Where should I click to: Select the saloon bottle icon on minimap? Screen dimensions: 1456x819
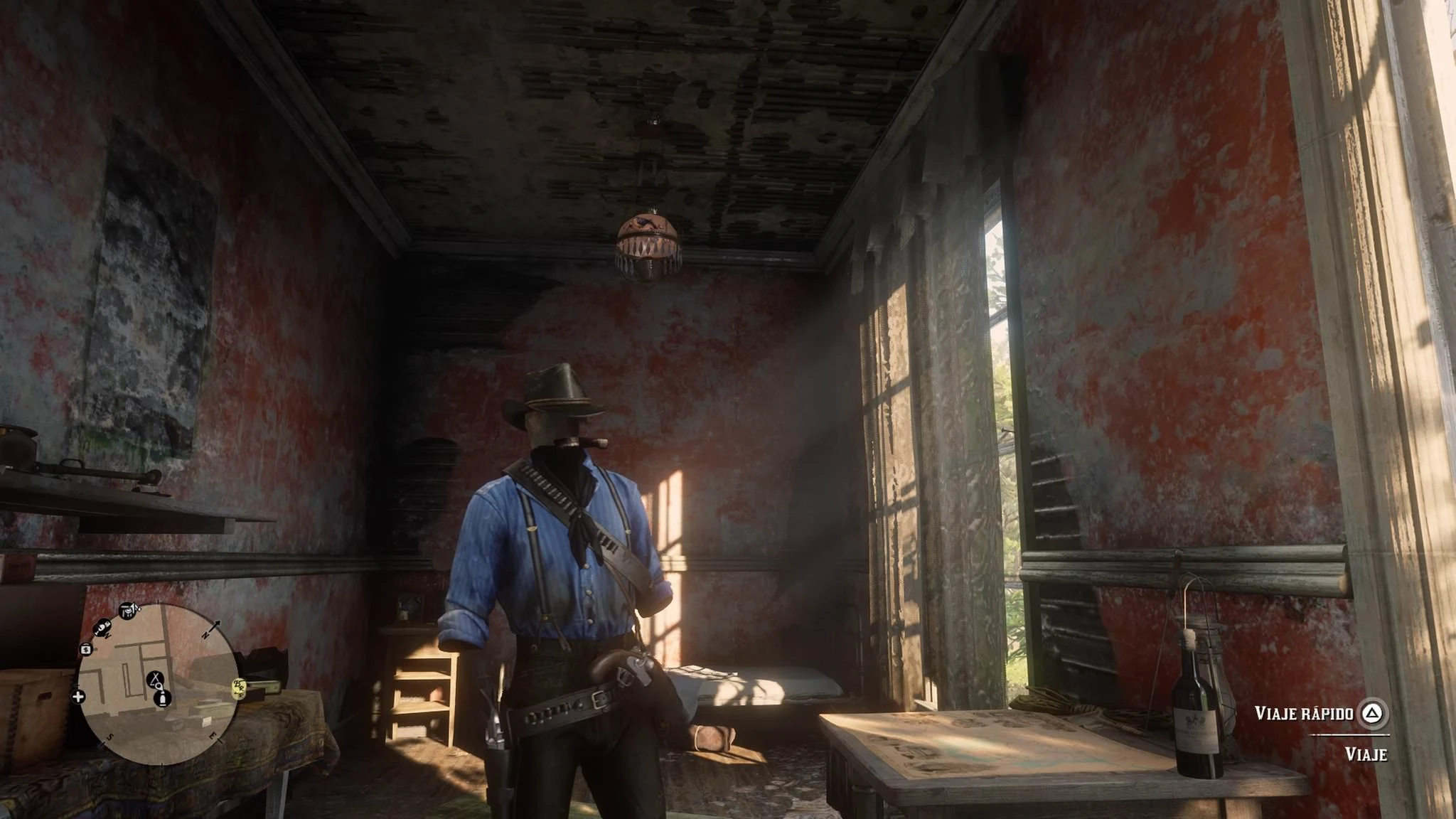162,700
